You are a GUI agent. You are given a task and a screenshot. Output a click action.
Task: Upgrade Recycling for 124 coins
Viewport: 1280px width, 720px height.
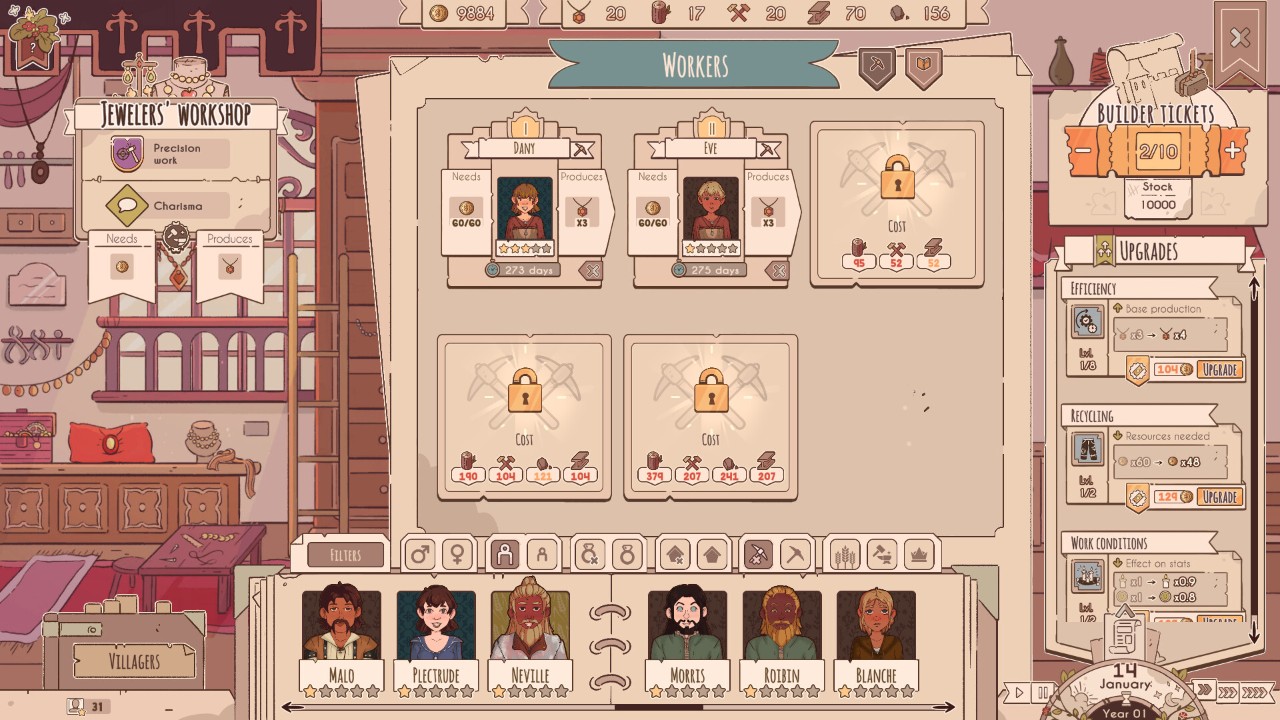[x=1219, y=496]
